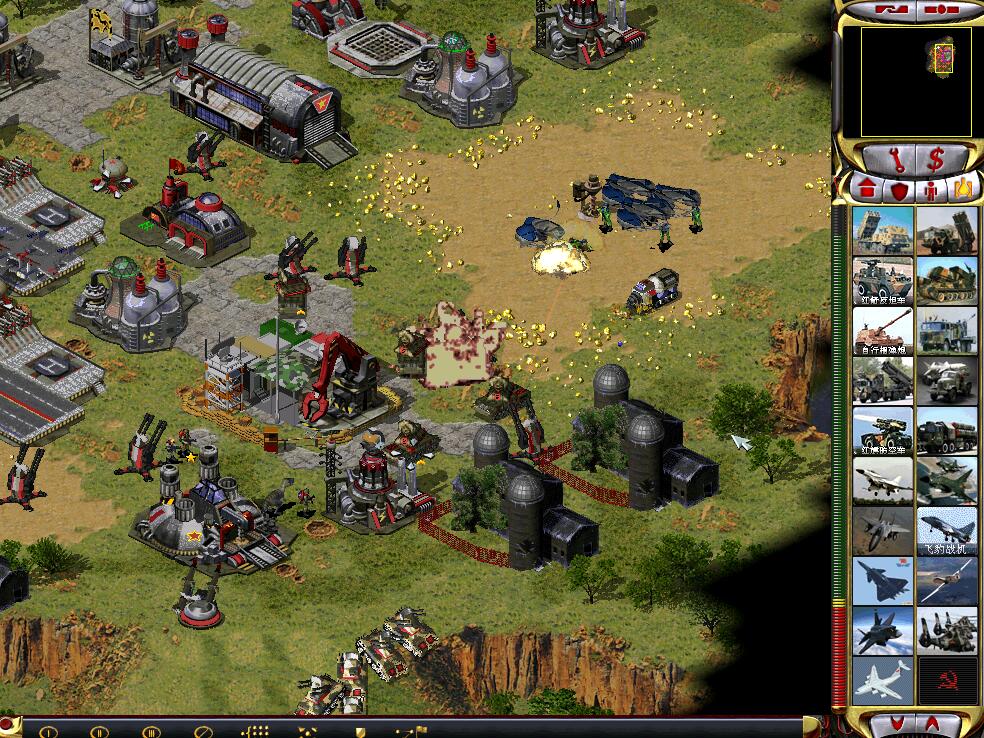Image resolution: width=984 pixels, height=738 pixels.
Task: Open the defenses shield tab
Action: (x=900, y=188)
